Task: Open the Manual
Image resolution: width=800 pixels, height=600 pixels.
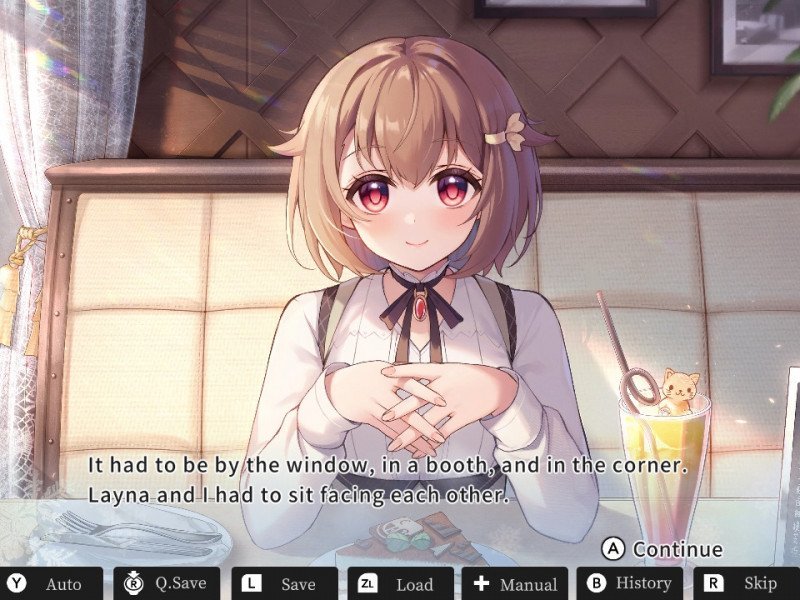Action: coord(513,584)
